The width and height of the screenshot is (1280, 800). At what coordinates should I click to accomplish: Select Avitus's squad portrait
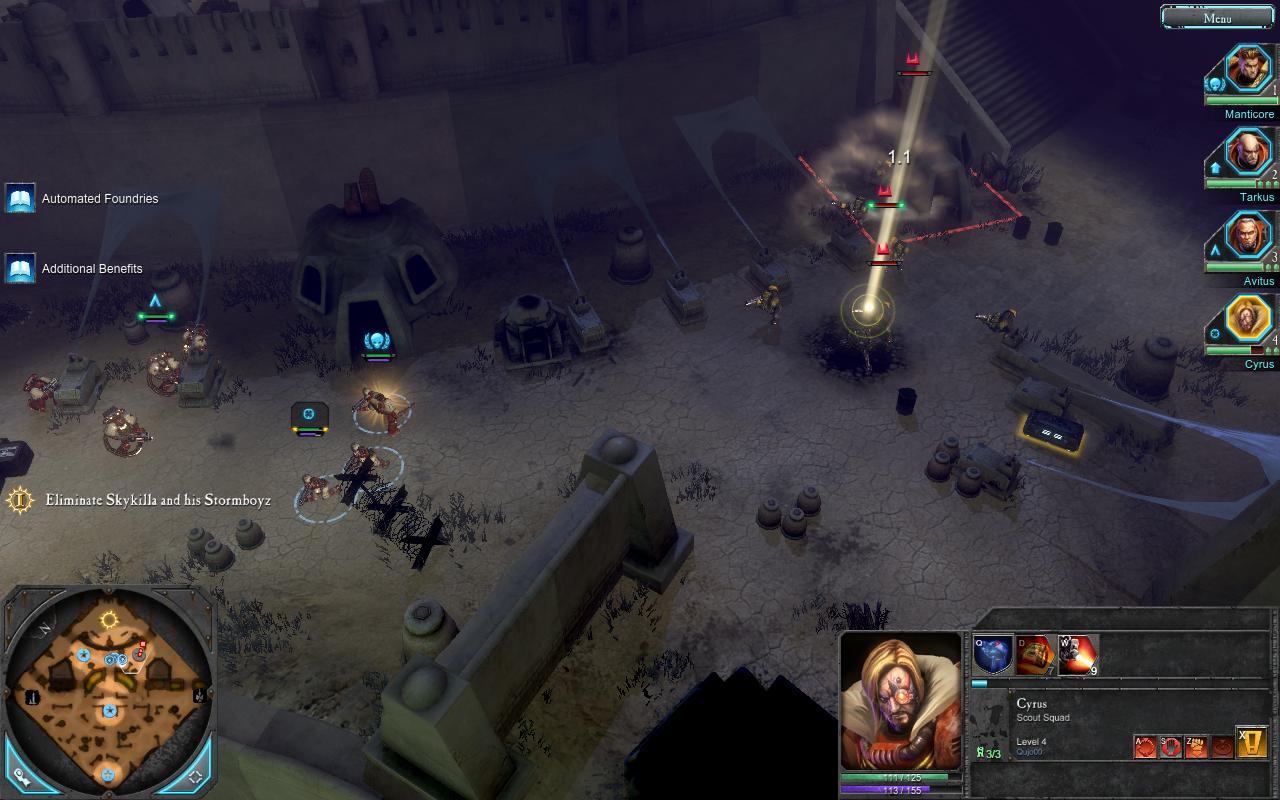[x=1248, y=236]
